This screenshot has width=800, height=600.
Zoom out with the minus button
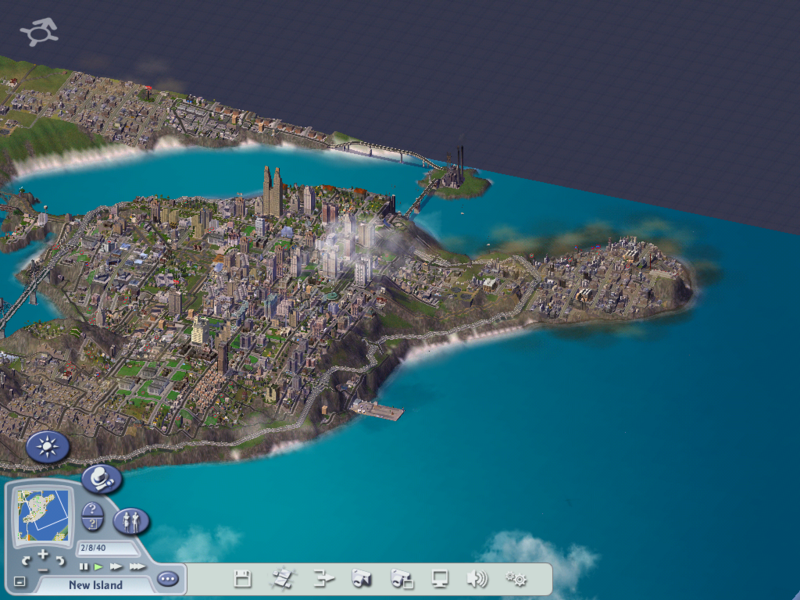coord(43,568)
